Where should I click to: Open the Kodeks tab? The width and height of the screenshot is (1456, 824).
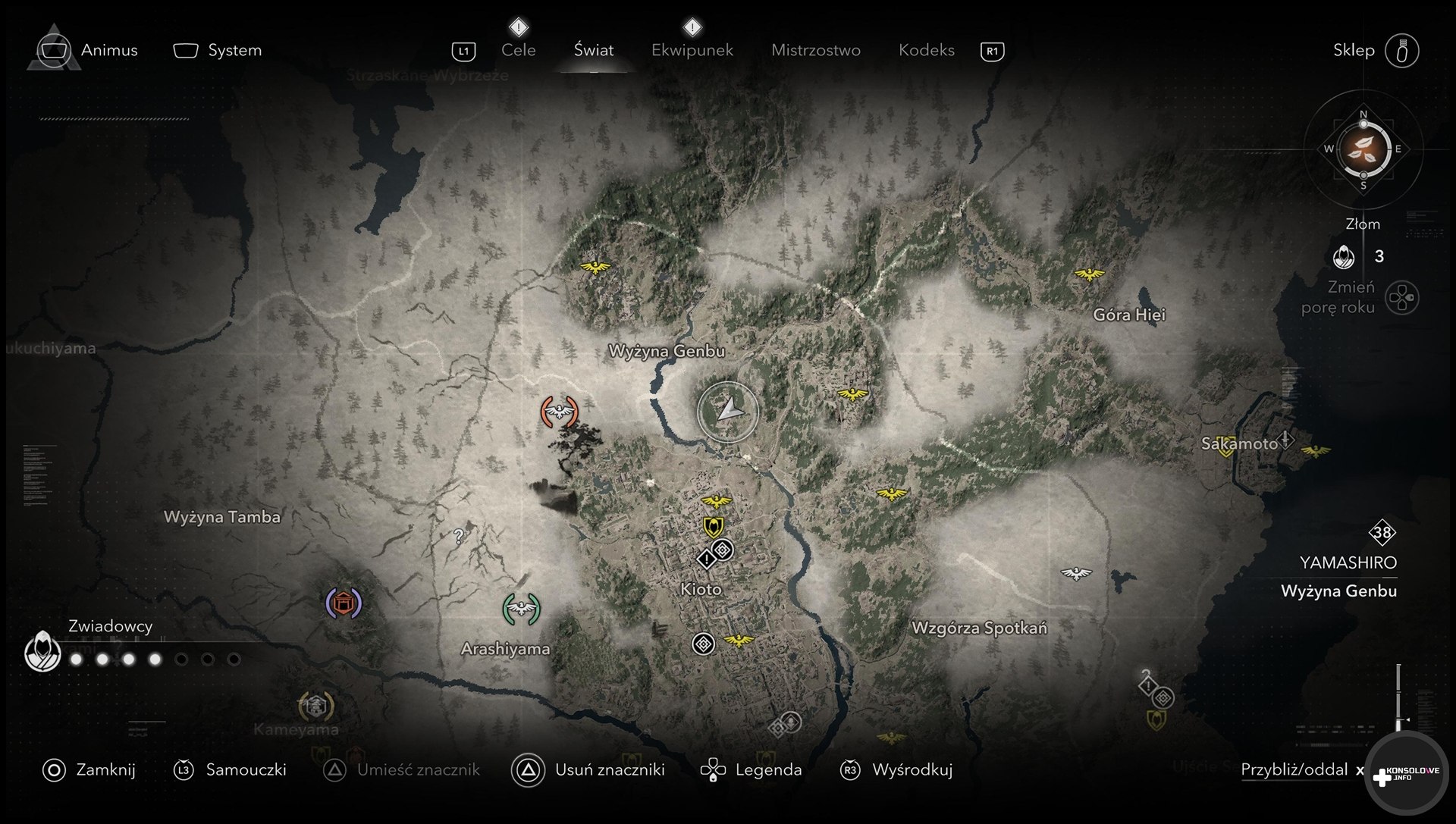[926, 50]
